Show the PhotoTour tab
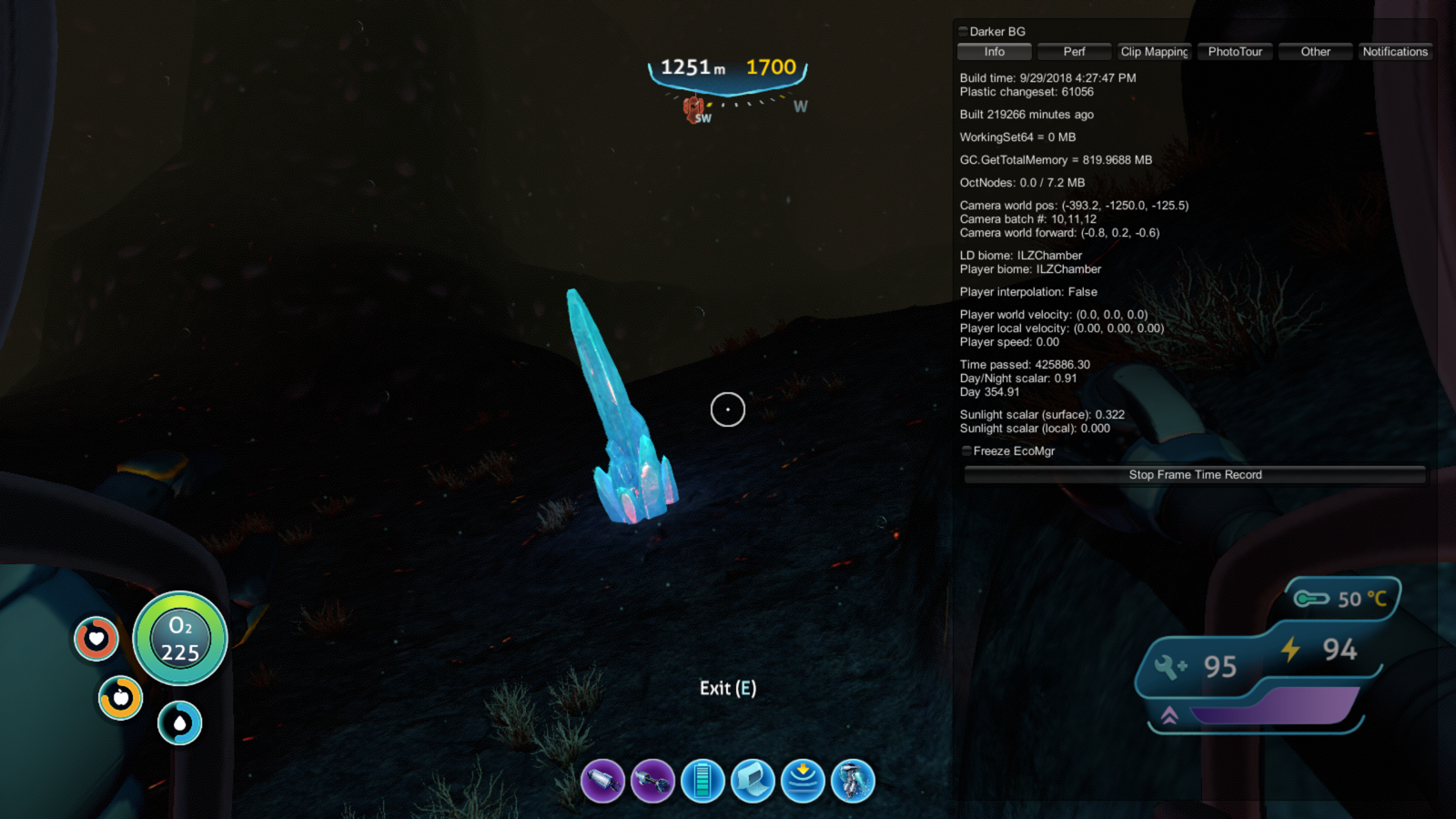Screen dimensions: 1456x819 point(1235,52)
